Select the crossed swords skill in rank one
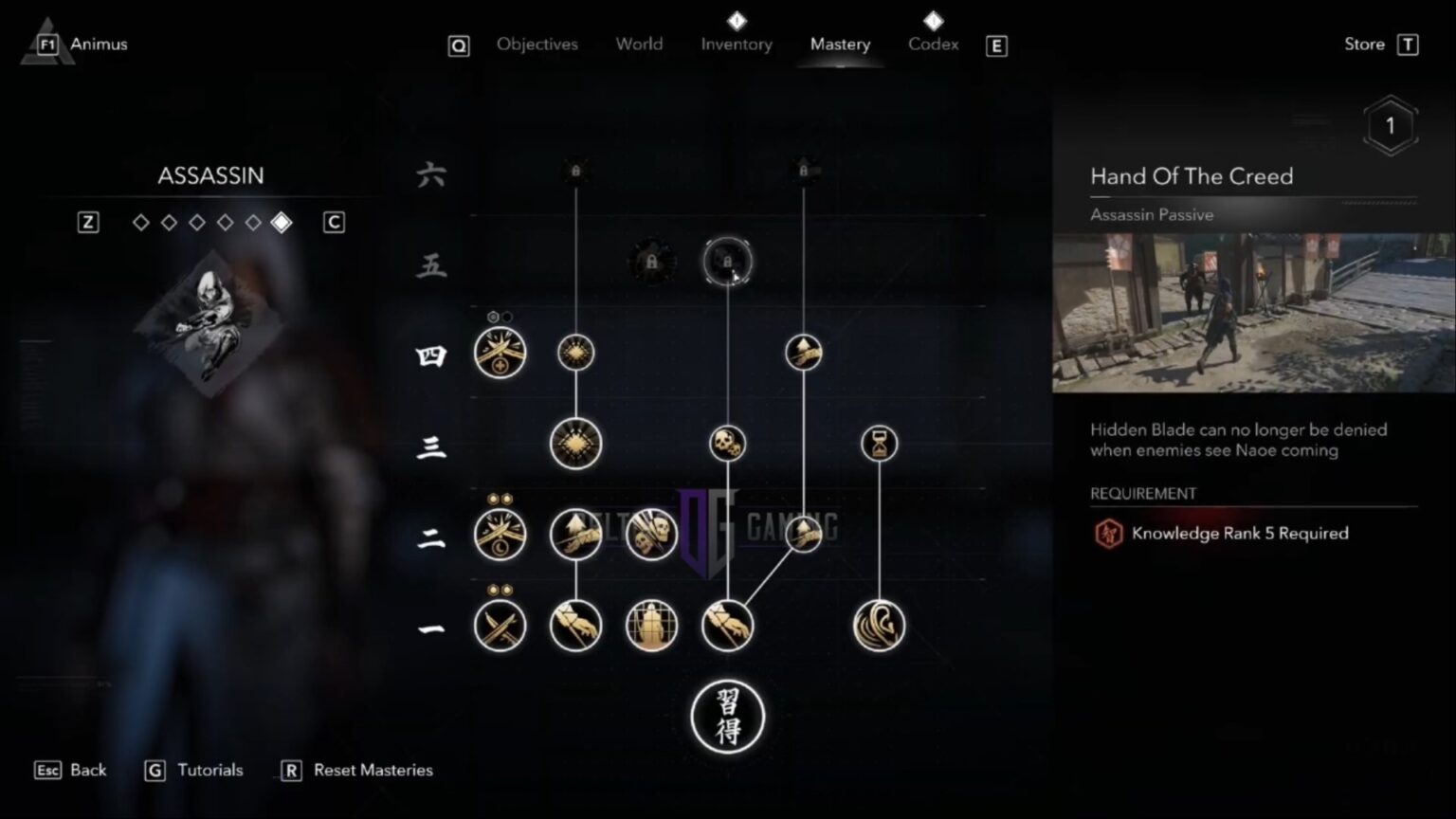This screenshot has width=1456, height=819. tap(500, 626)
